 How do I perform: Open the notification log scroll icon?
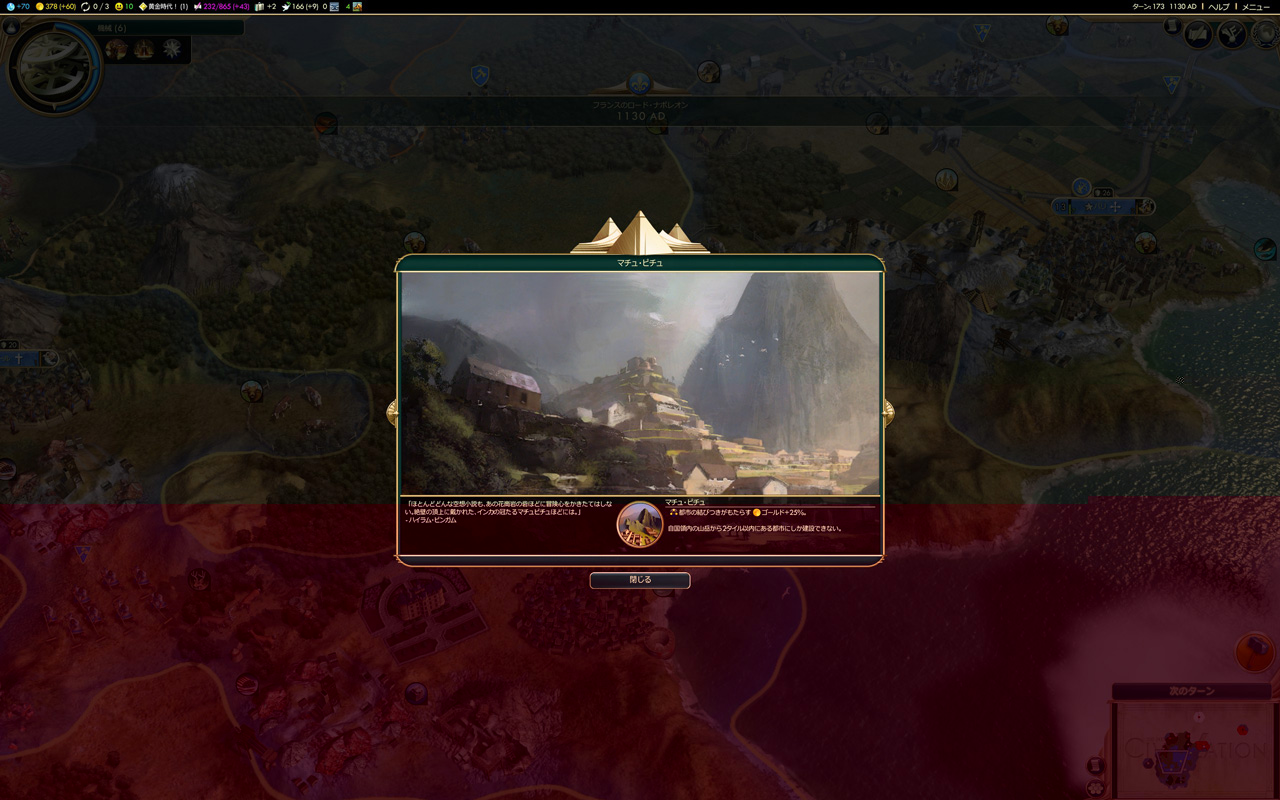click(x=1172, y=27)
